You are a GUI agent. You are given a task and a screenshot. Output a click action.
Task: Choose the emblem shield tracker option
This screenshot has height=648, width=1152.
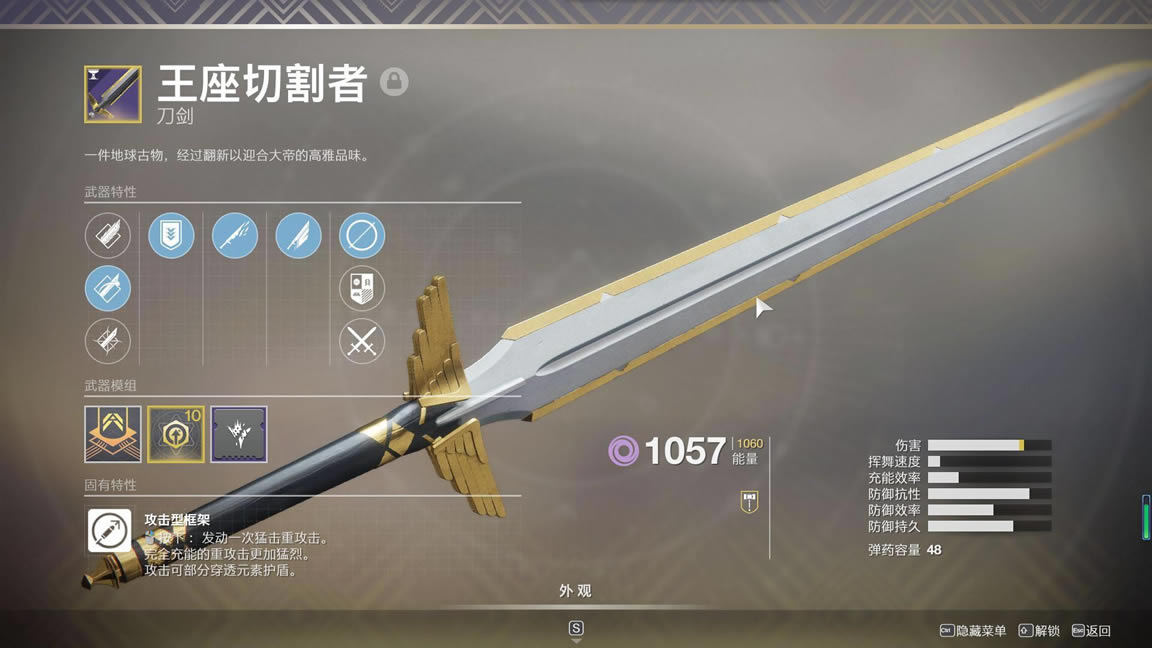pyautogui.click(x=362, y=289)
